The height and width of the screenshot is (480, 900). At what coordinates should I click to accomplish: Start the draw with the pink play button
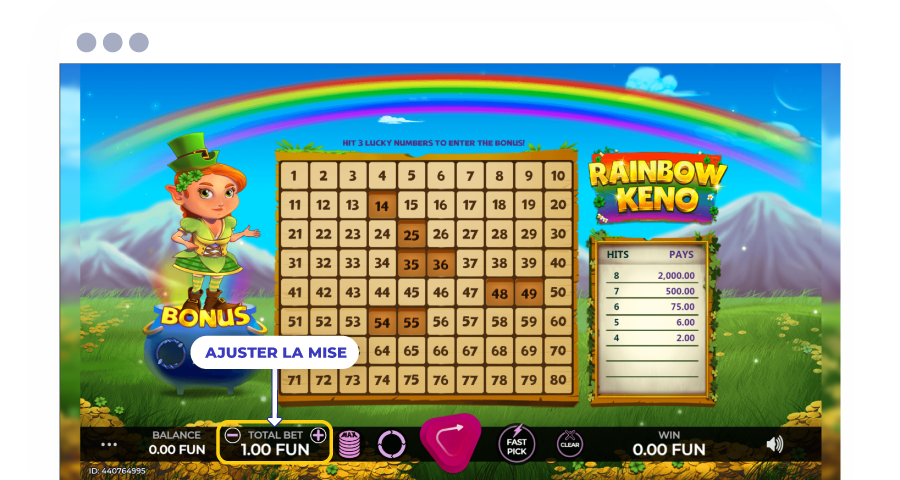click(x=449, y=441)
